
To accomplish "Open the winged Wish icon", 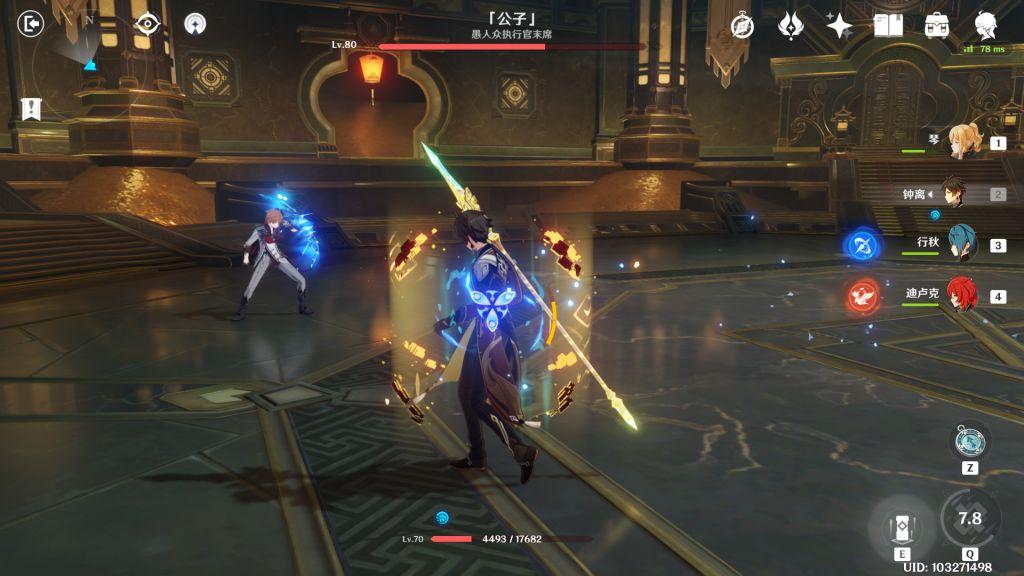I will 792,26.
